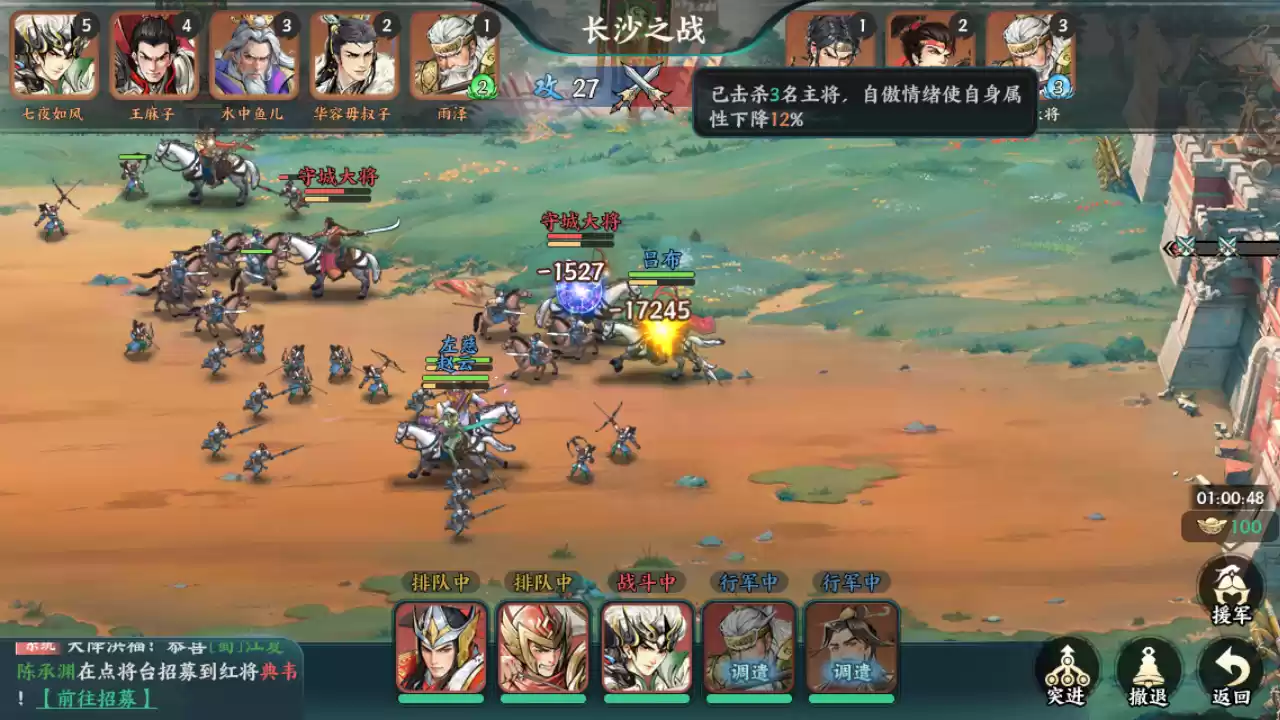Screen dimensions: 1280x720
Task: Select player portrait 七夜如风
Action: [54, 55]
